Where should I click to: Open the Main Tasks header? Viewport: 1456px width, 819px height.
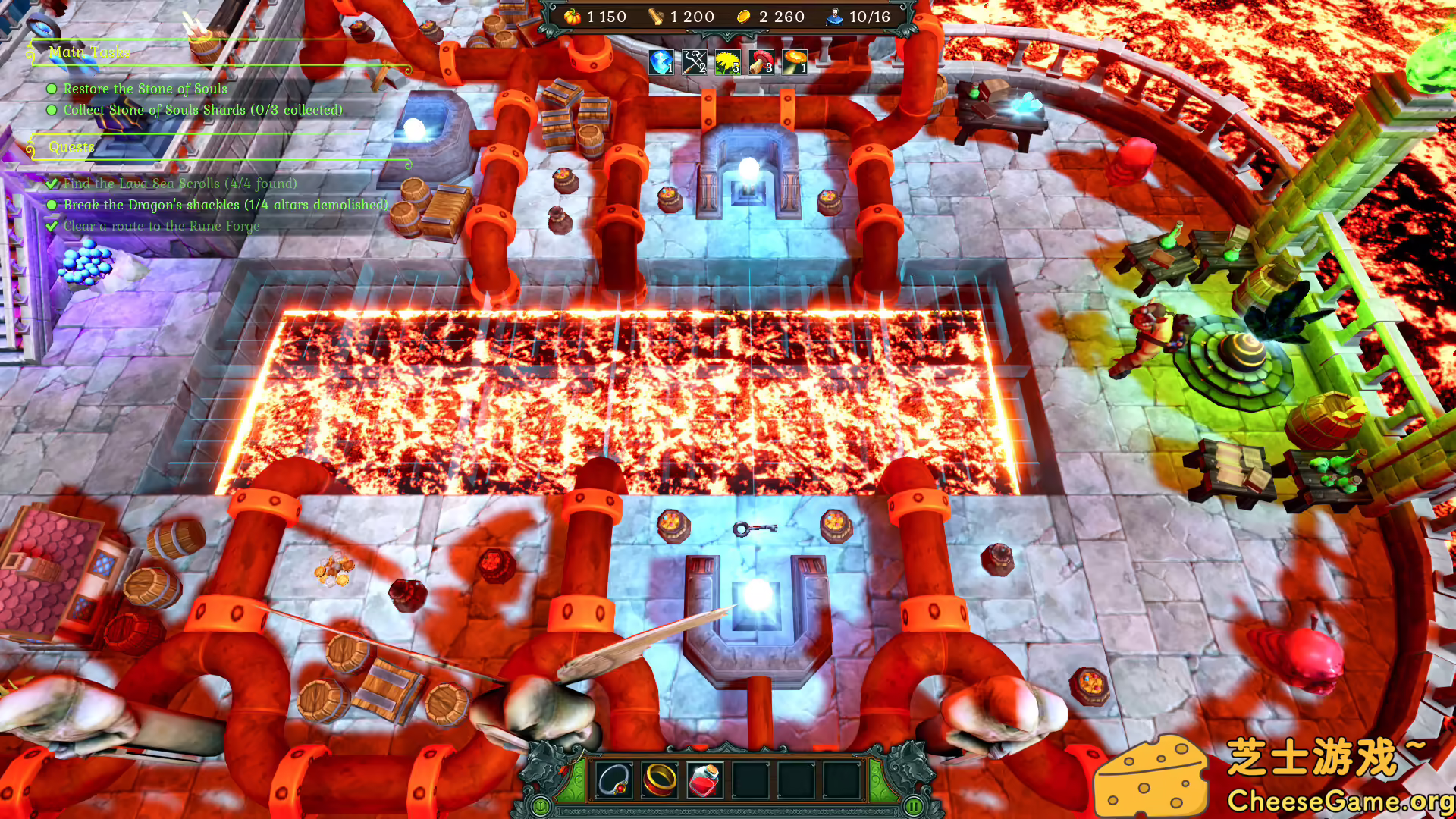(89, 52)
